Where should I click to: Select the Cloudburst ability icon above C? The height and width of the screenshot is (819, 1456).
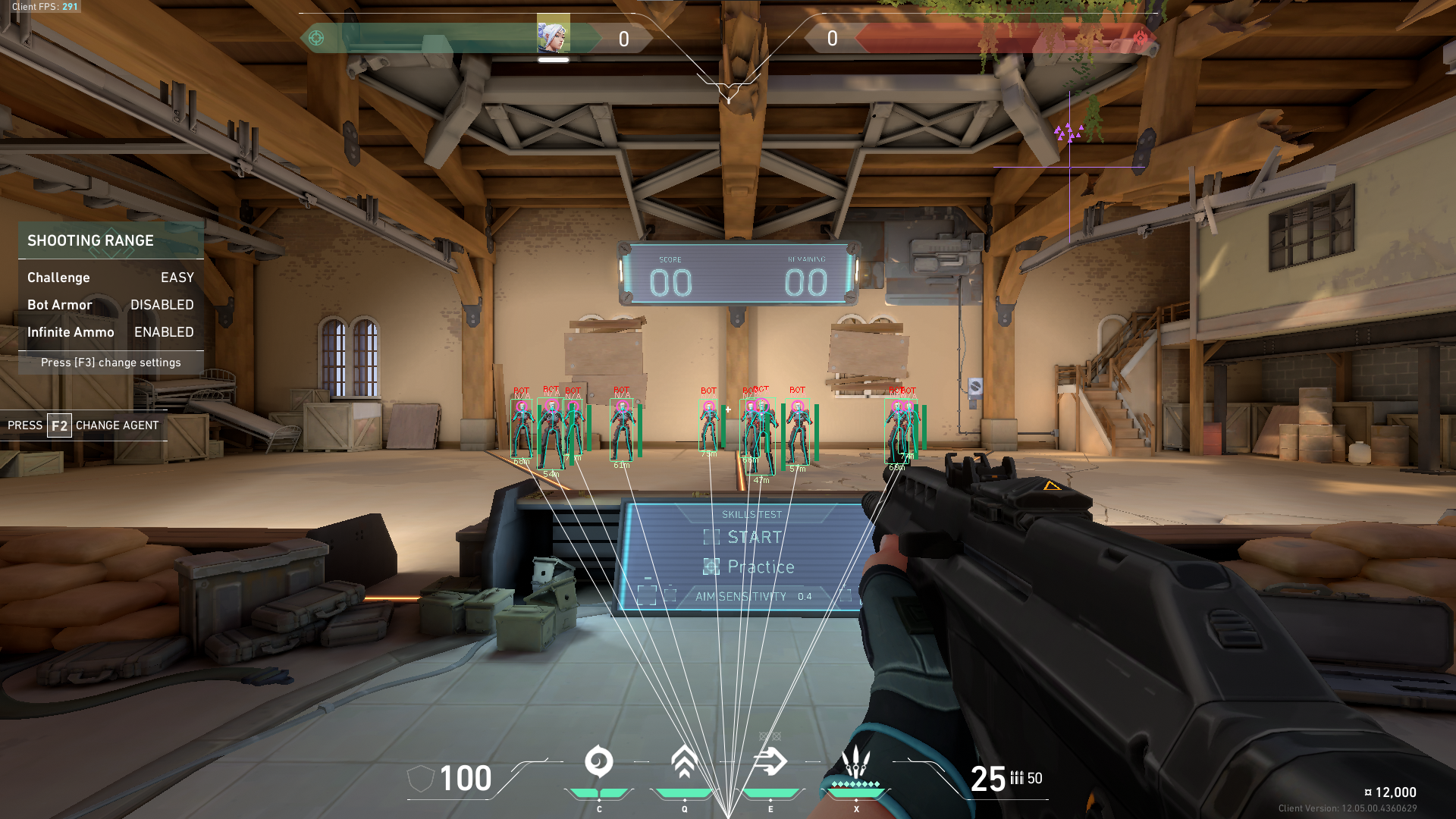598,762
